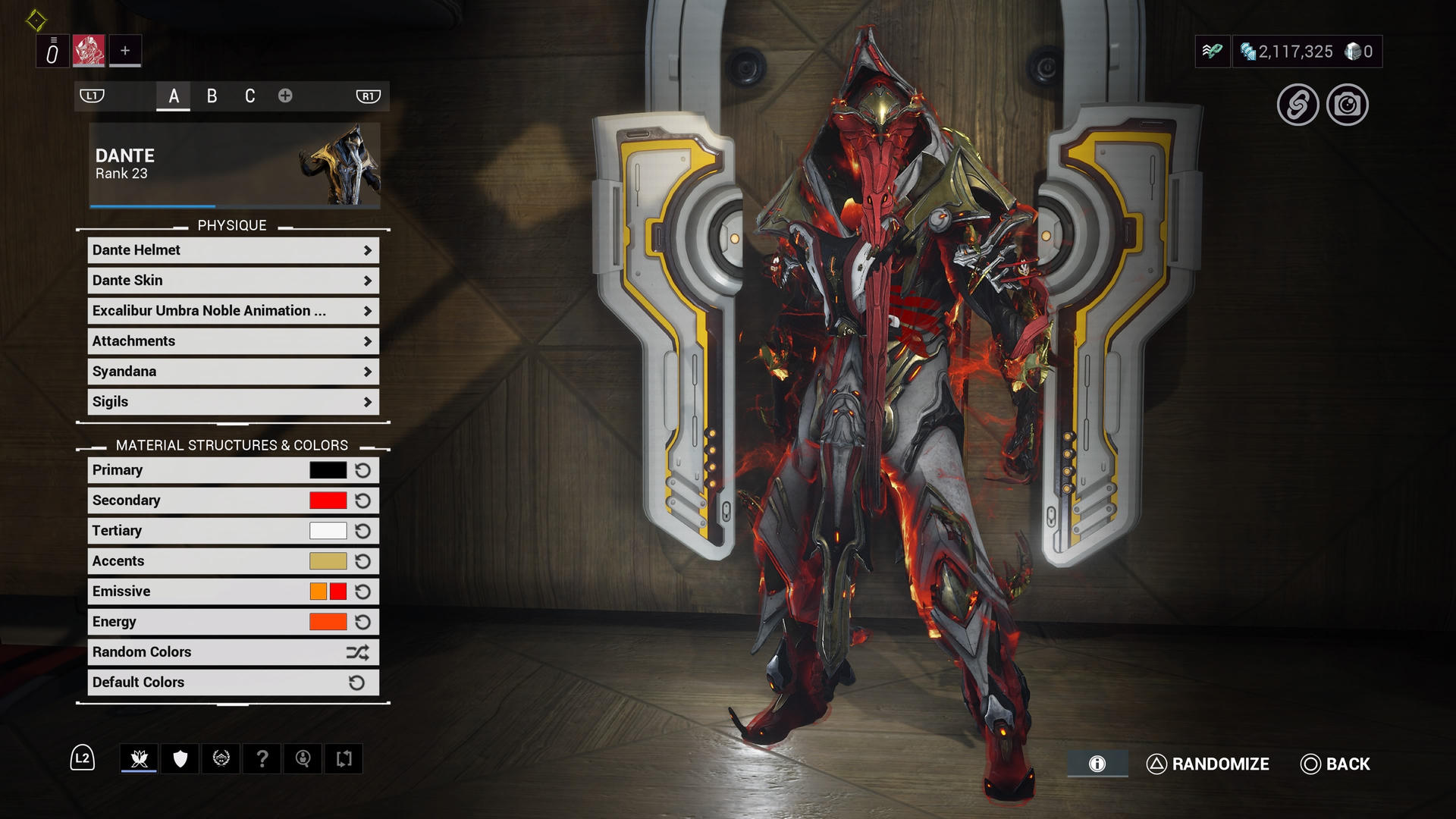The image size is (1456, 819).
Task: Click the laurel wreath abilities icon
Action: (x=220, y=758)
